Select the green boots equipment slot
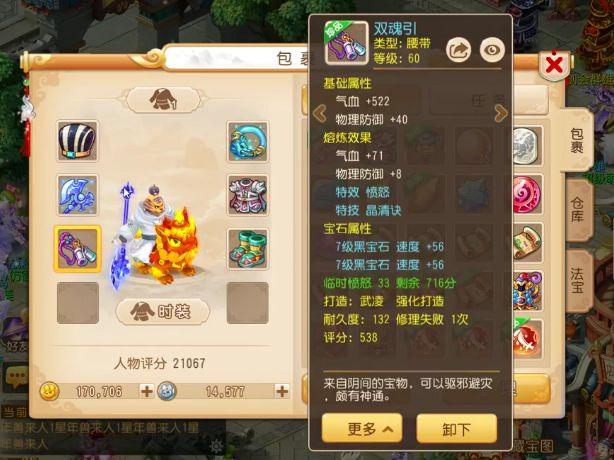 pos(247,248)
